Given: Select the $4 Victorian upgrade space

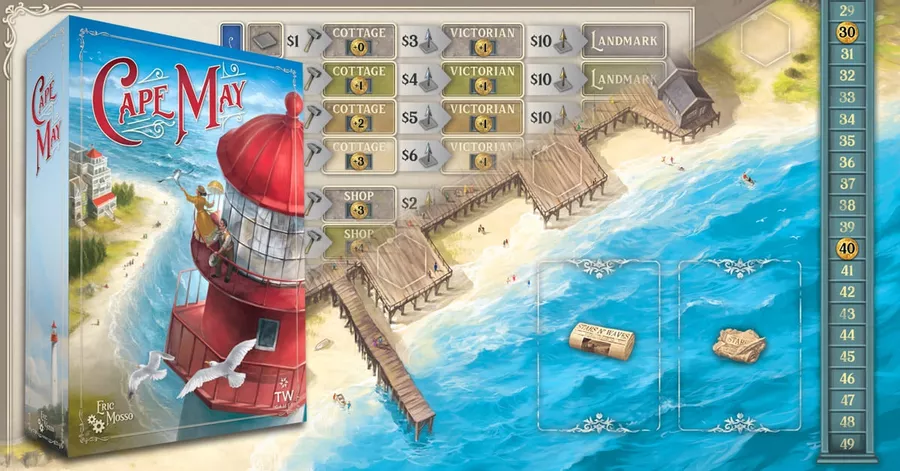Looking at the screenshot, I should pyautogui.click(x=481, y=79).
